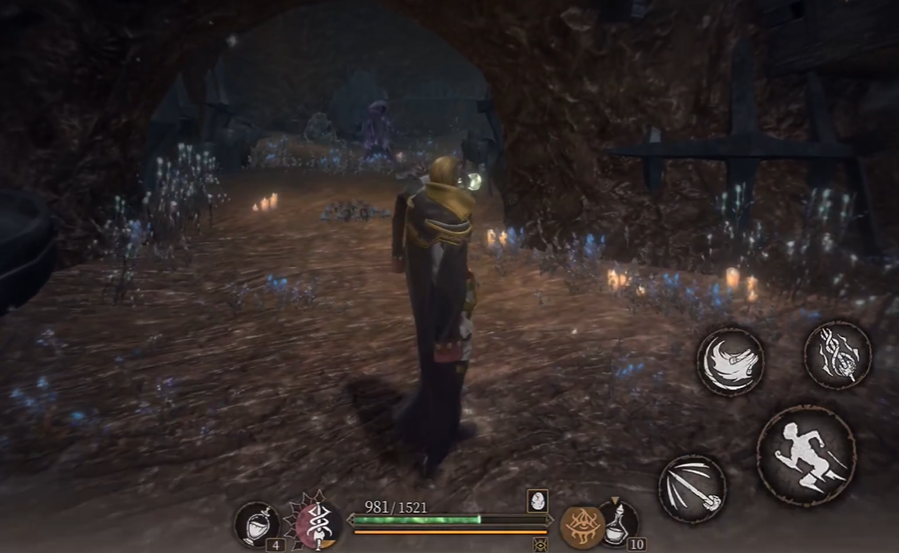Use the potion bottle with 10 charges

tap(617, 522)
